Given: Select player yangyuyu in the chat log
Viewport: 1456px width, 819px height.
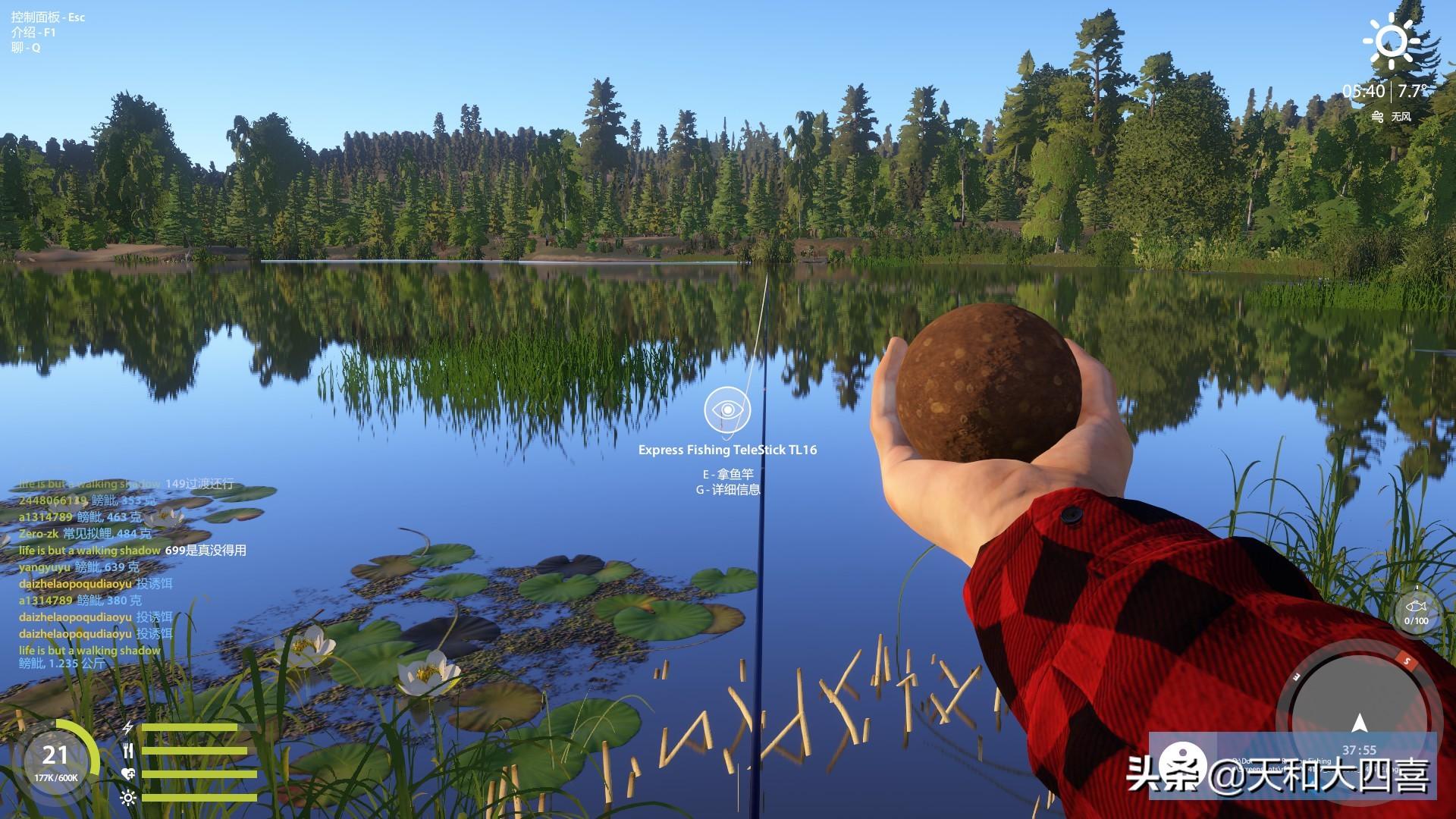Looking at the screenshot, I should 44,567.
